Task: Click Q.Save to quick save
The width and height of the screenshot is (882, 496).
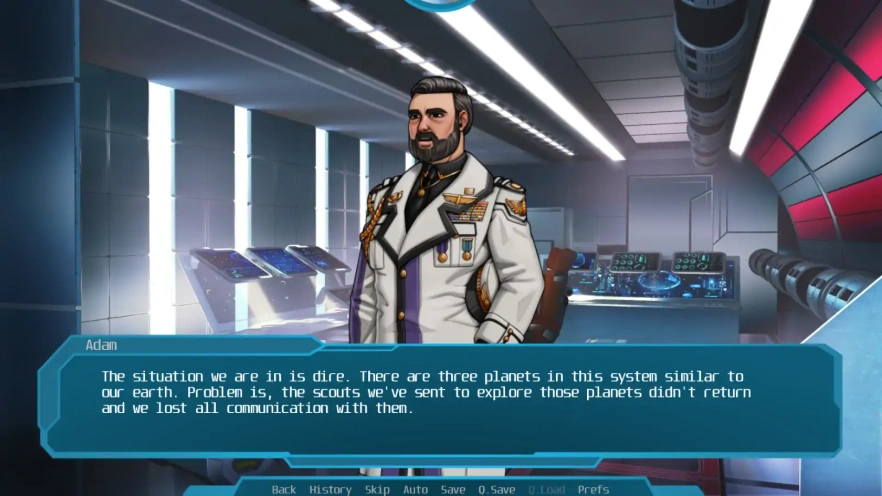Action: [x=496, y=490]
